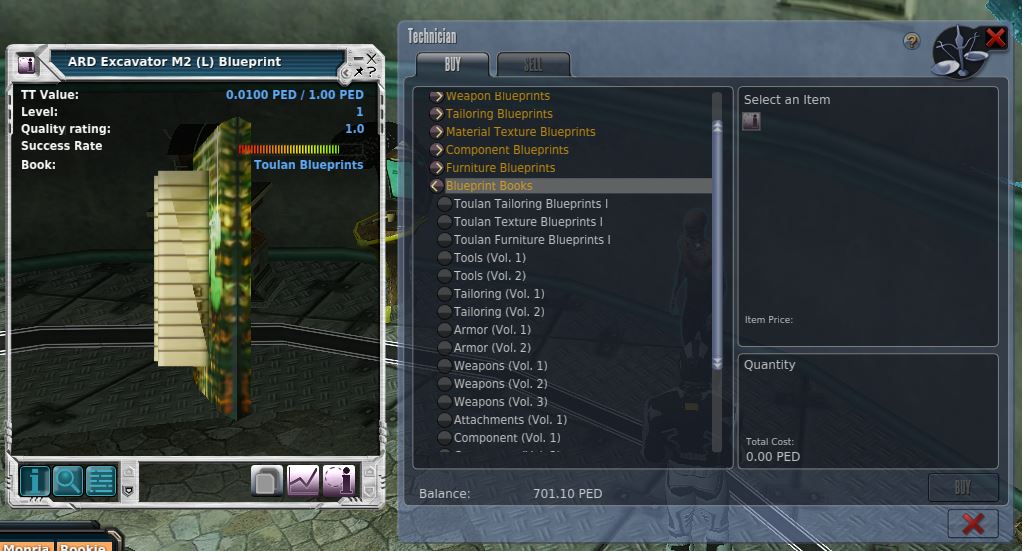1022x551 pixels.
Task: Close the ARD Excavator blueprint info window
Action: click(x=372, y=59)
